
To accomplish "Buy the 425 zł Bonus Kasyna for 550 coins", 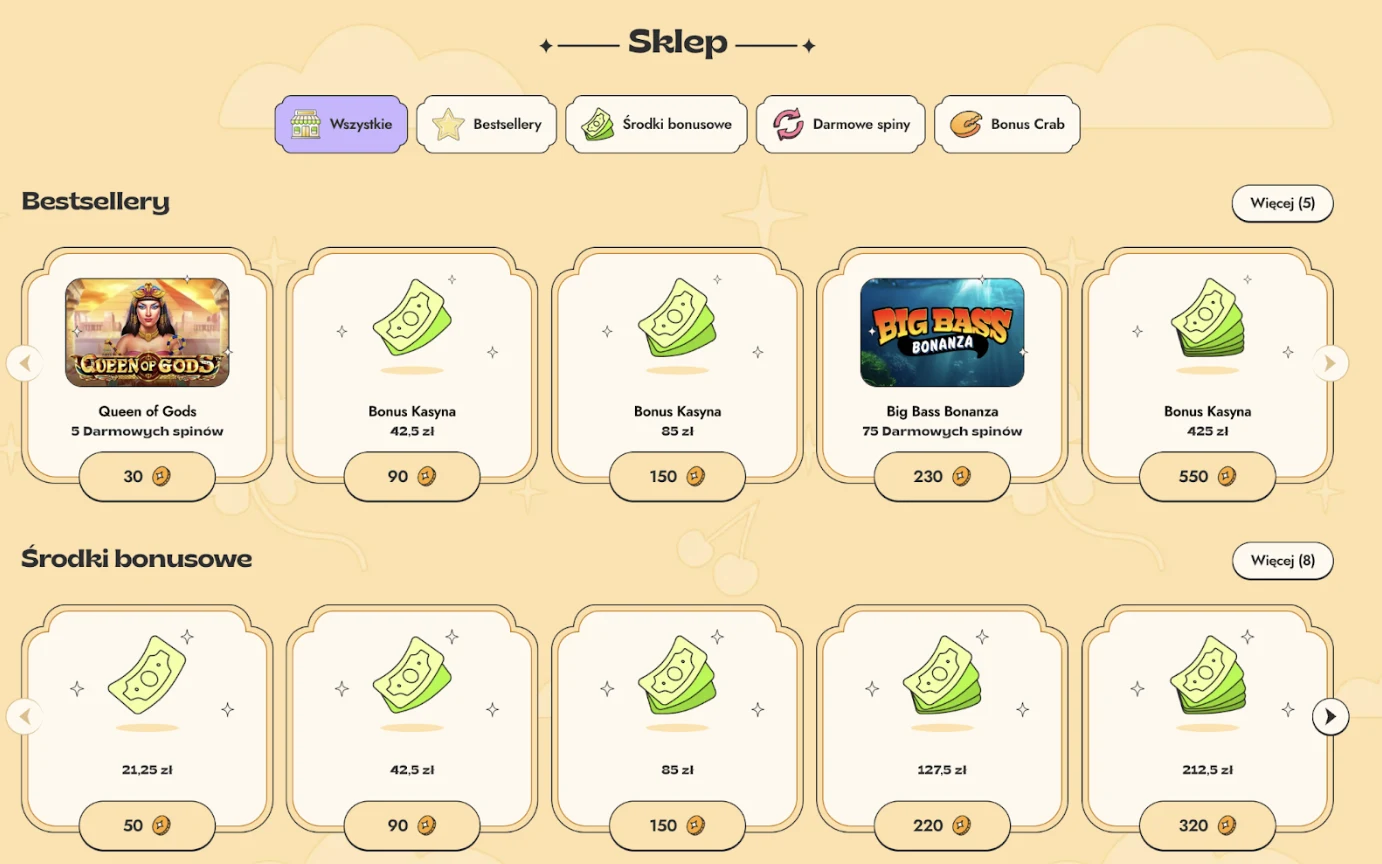I will click(x=1207, y=477).
